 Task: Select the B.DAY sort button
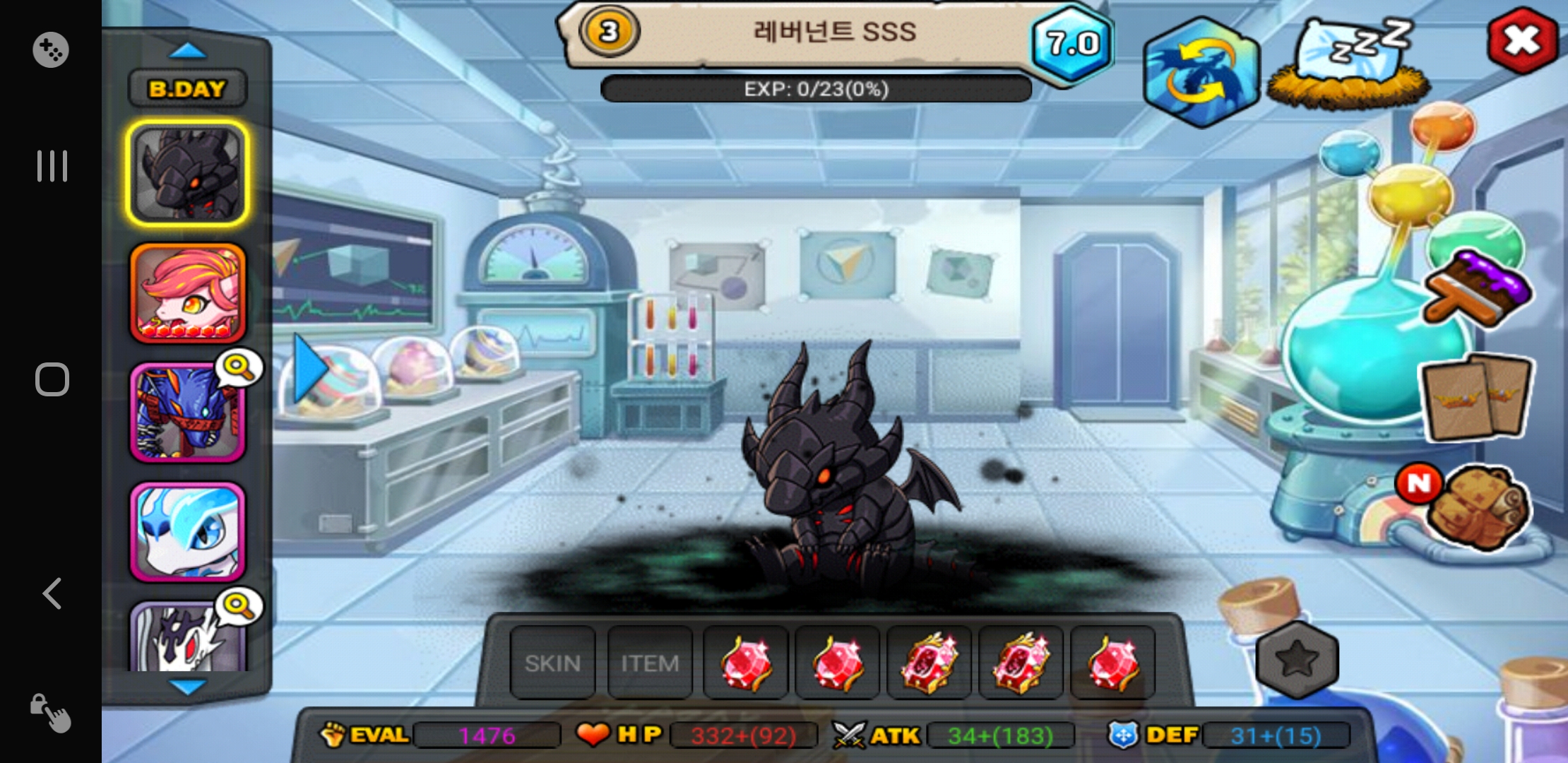187,89
